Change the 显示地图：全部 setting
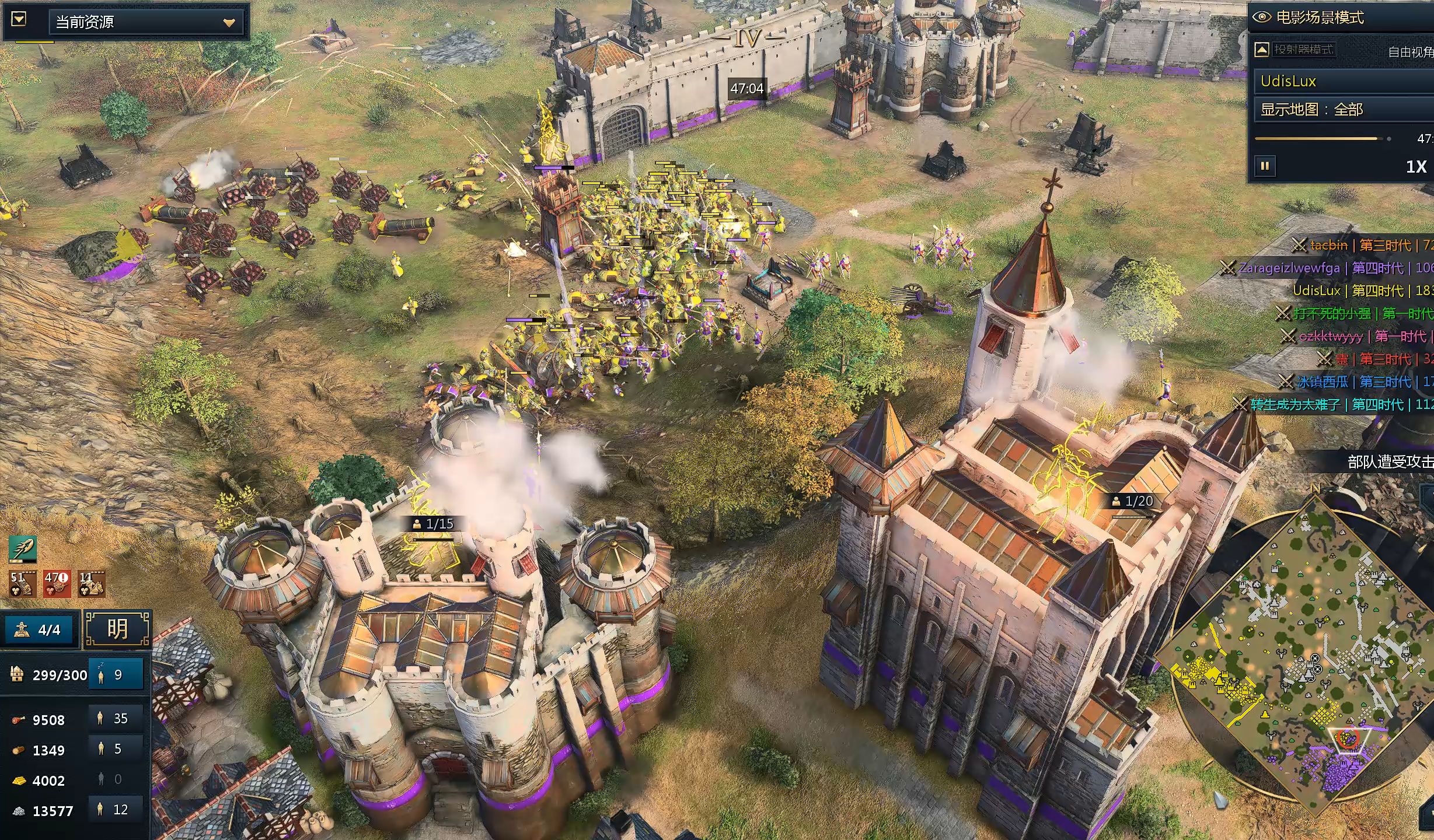This screenshot has height=840, width=1434. click(x=1342, y=110)
